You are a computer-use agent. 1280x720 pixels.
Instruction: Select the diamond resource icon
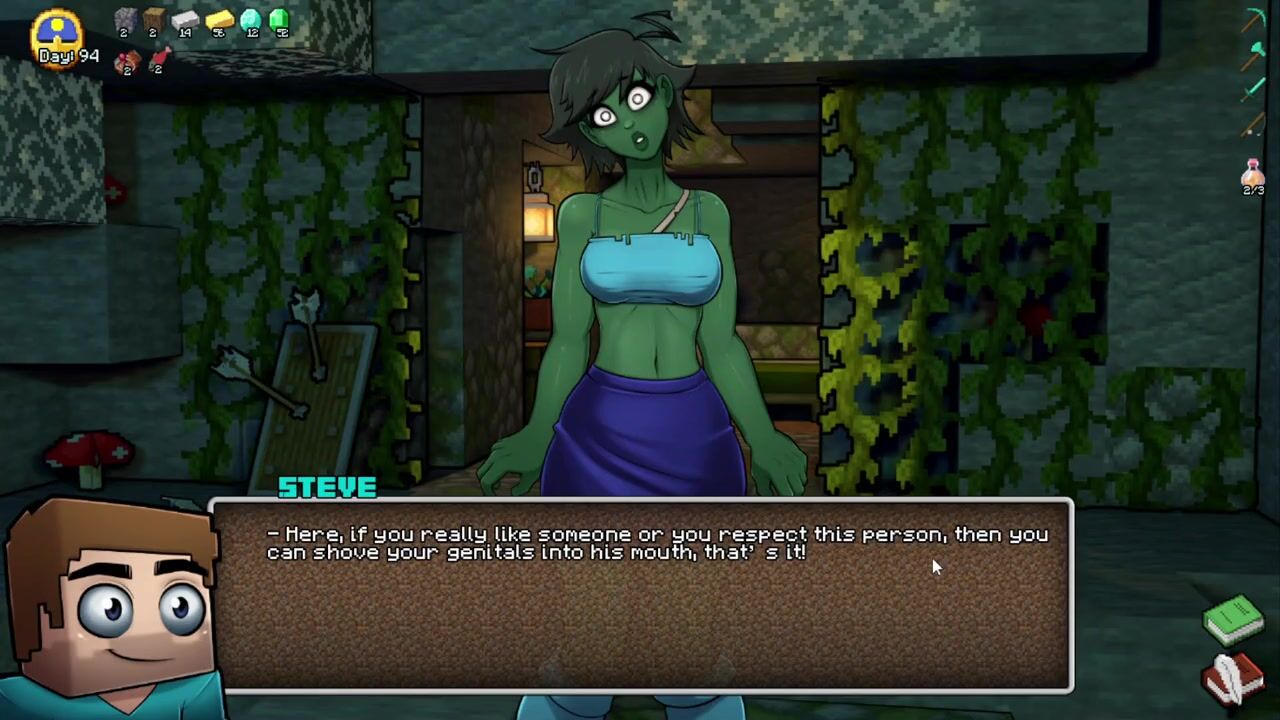(251, 21)
